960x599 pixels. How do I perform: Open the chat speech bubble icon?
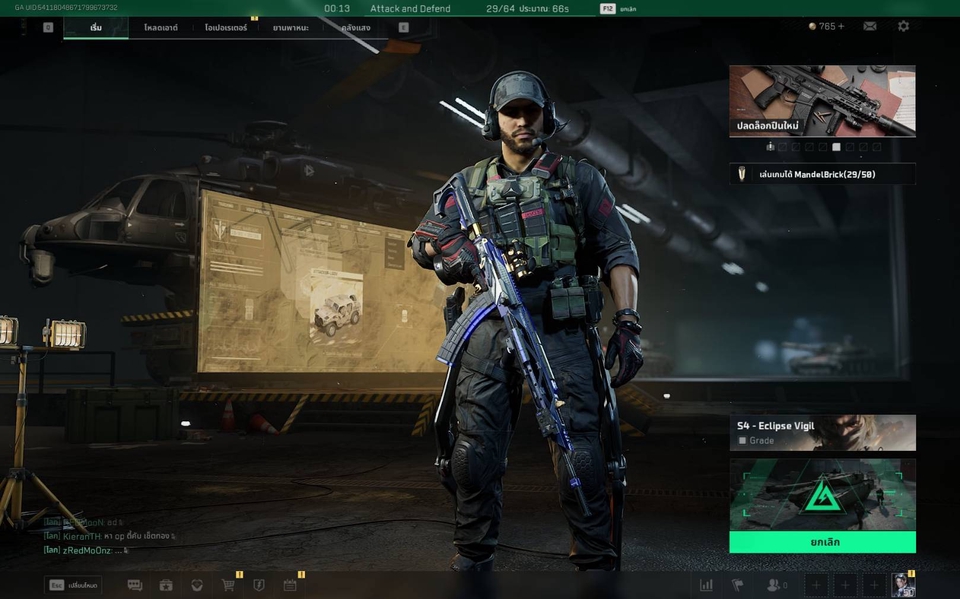135,585
